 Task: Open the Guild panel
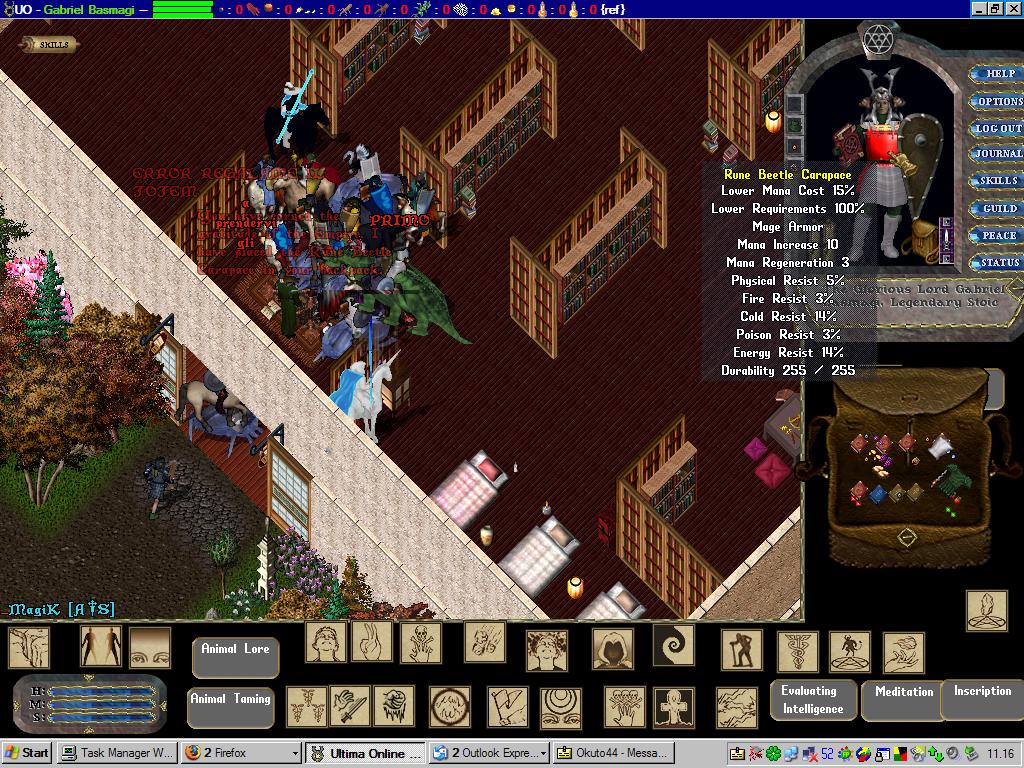tap(998, 208)
